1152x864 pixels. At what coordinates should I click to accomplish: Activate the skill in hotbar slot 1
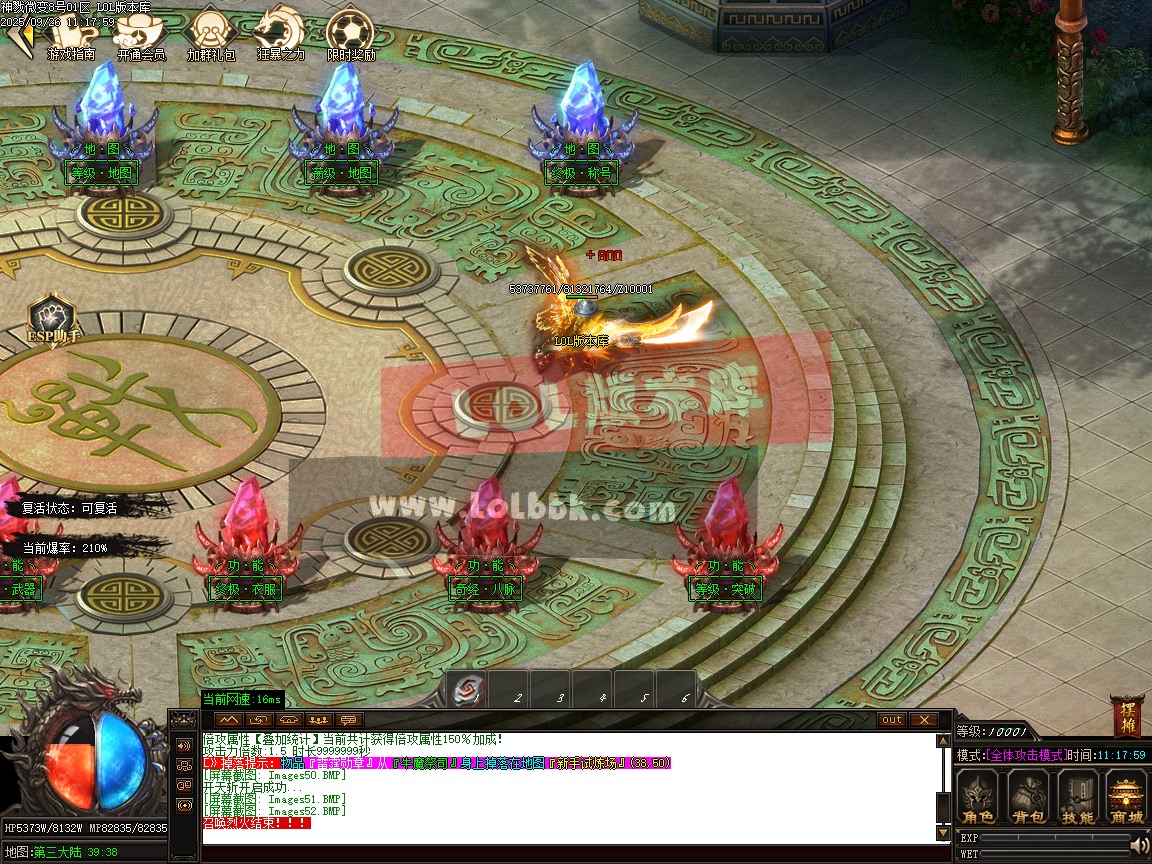(x=466, y=689)
